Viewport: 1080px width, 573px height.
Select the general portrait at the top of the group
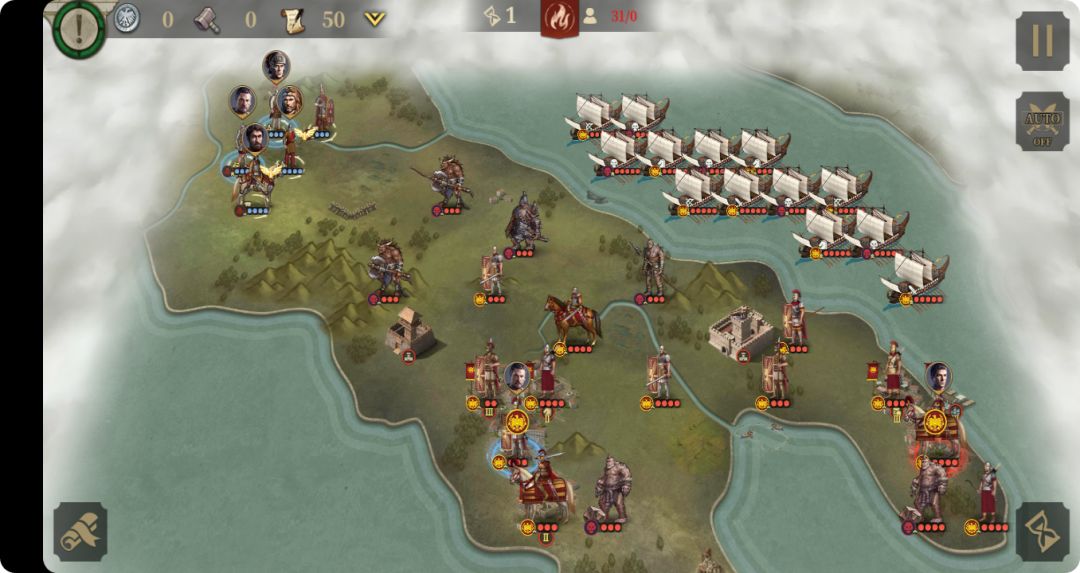click(x=276, y=66)
